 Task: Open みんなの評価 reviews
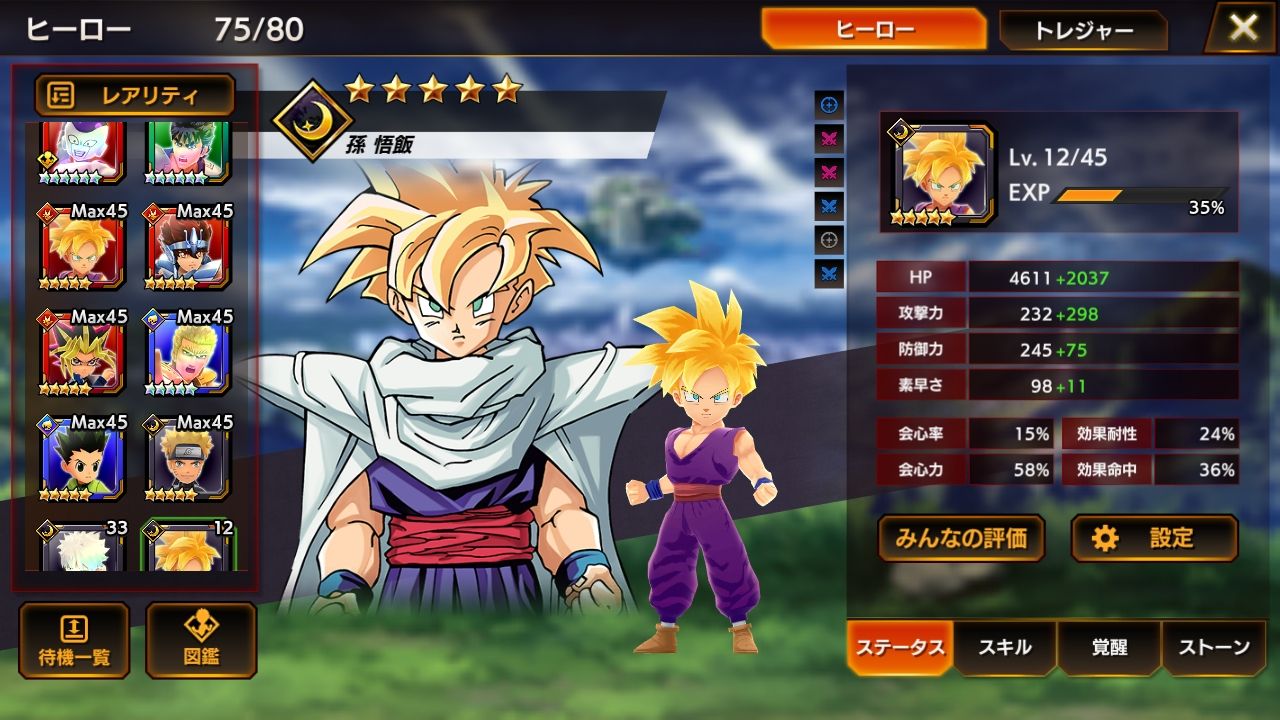tap(961, 538)
